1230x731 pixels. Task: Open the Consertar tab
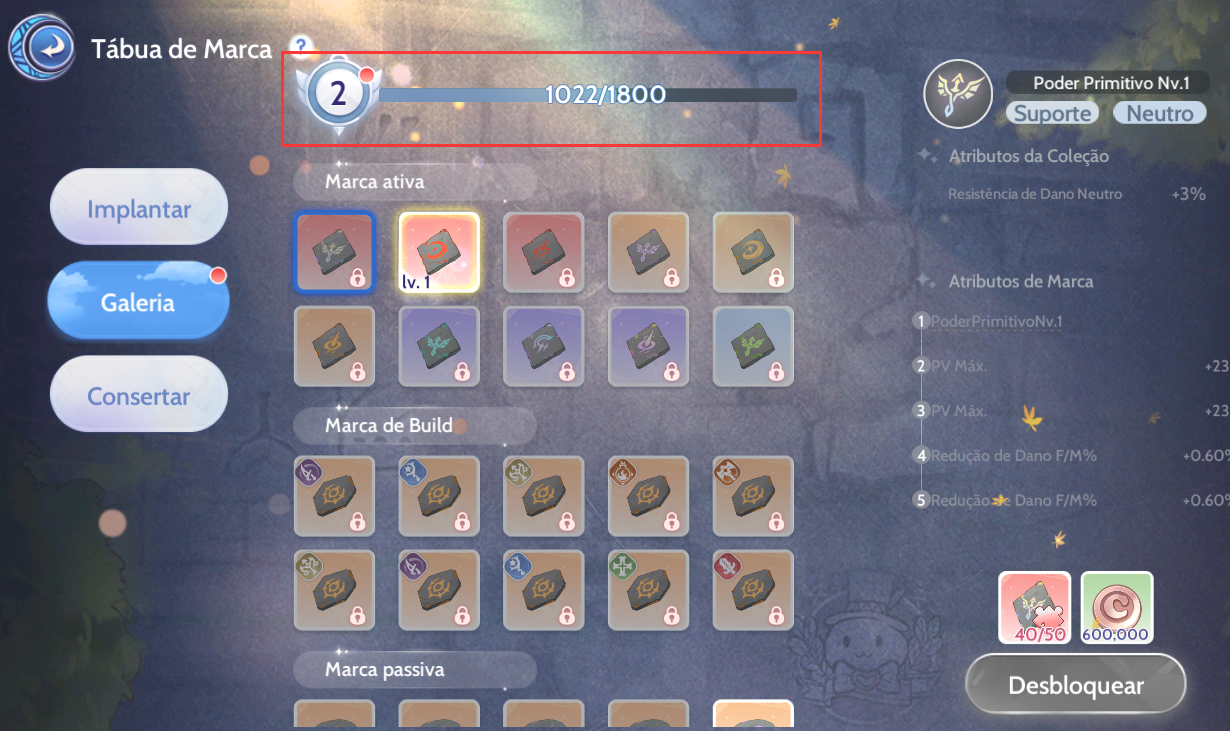[x=139, y=396]
